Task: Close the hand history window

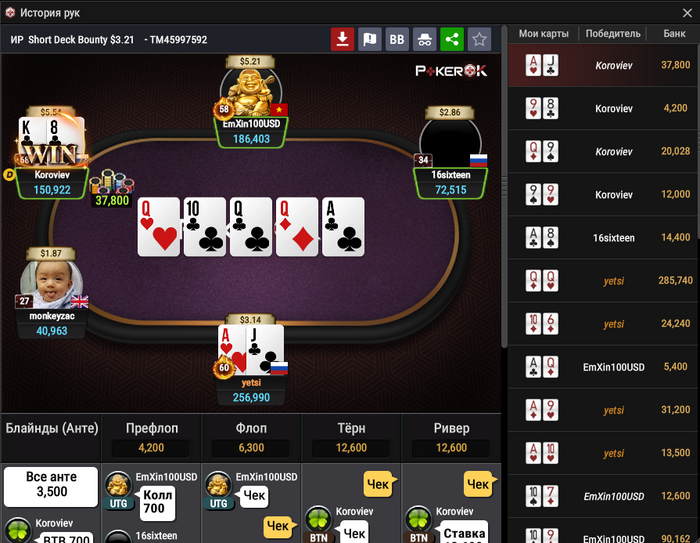Action: tap(684, 12)
